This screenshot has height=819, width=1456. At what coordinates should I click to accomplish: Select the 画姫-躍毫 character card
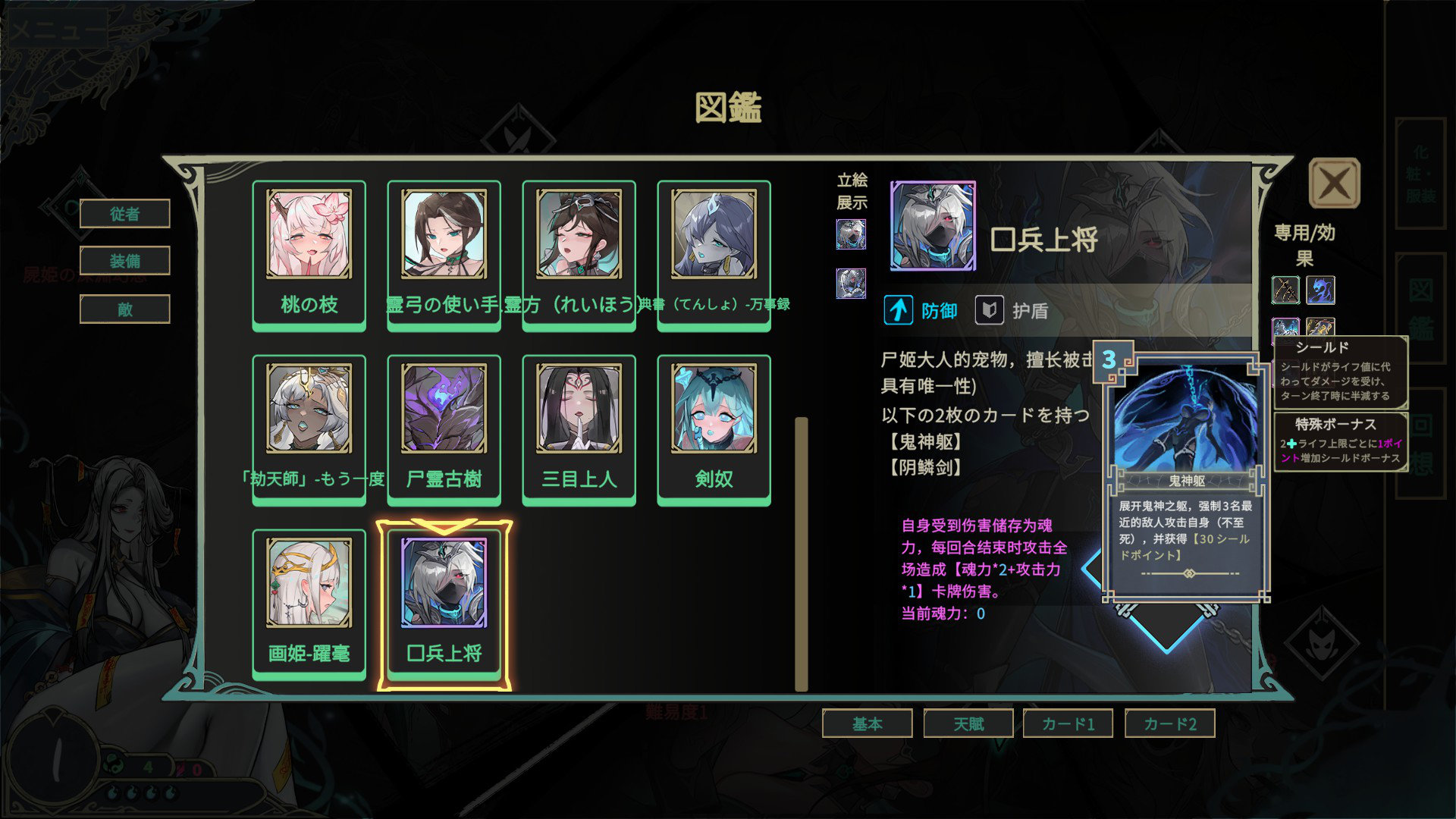click(309, 603)
